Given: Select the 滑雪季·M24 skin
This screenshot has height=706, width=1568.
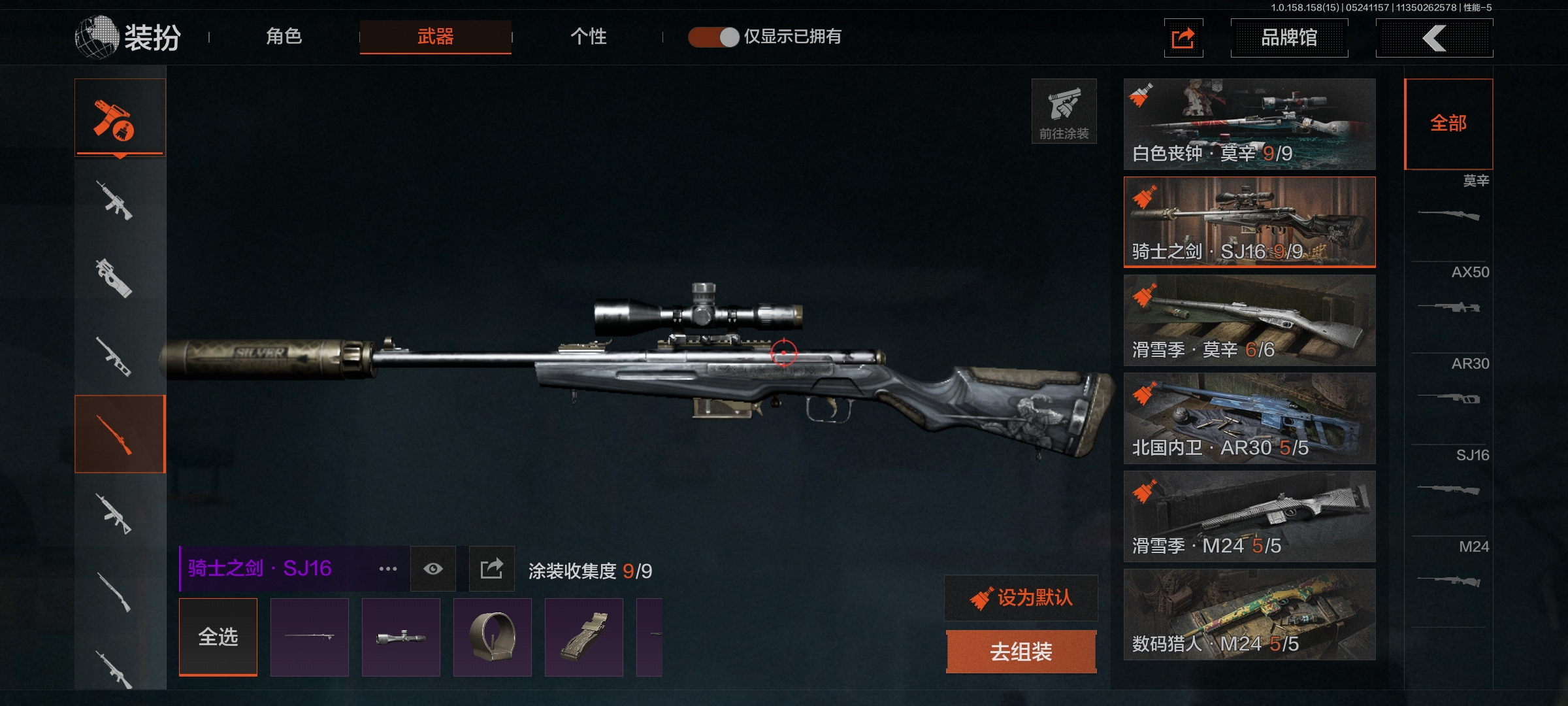Looking at the screenshot, I should (x=1249, y=516).
